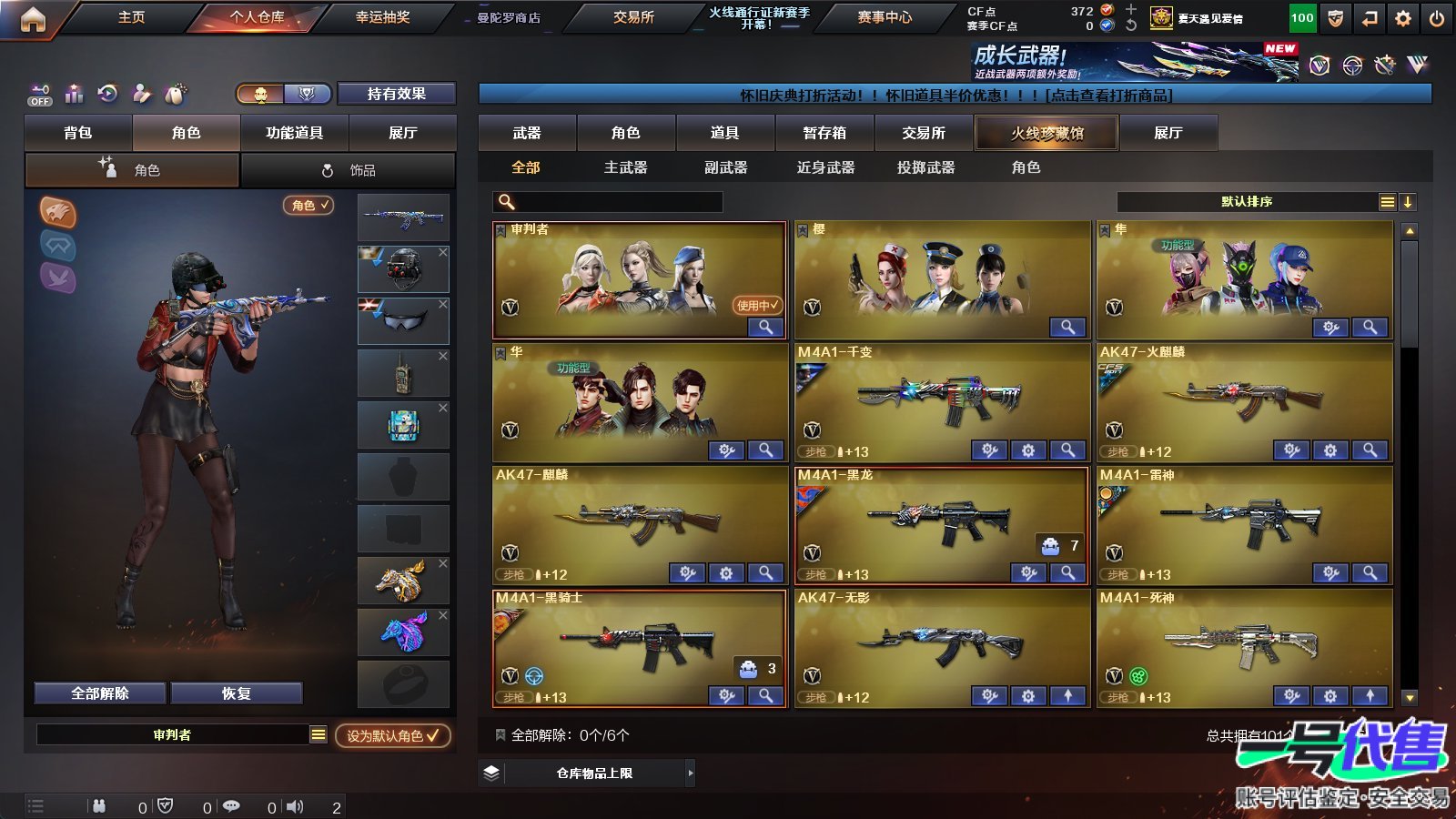
Task: Click the bar chart statistics icon
Action: click(73, 95)
